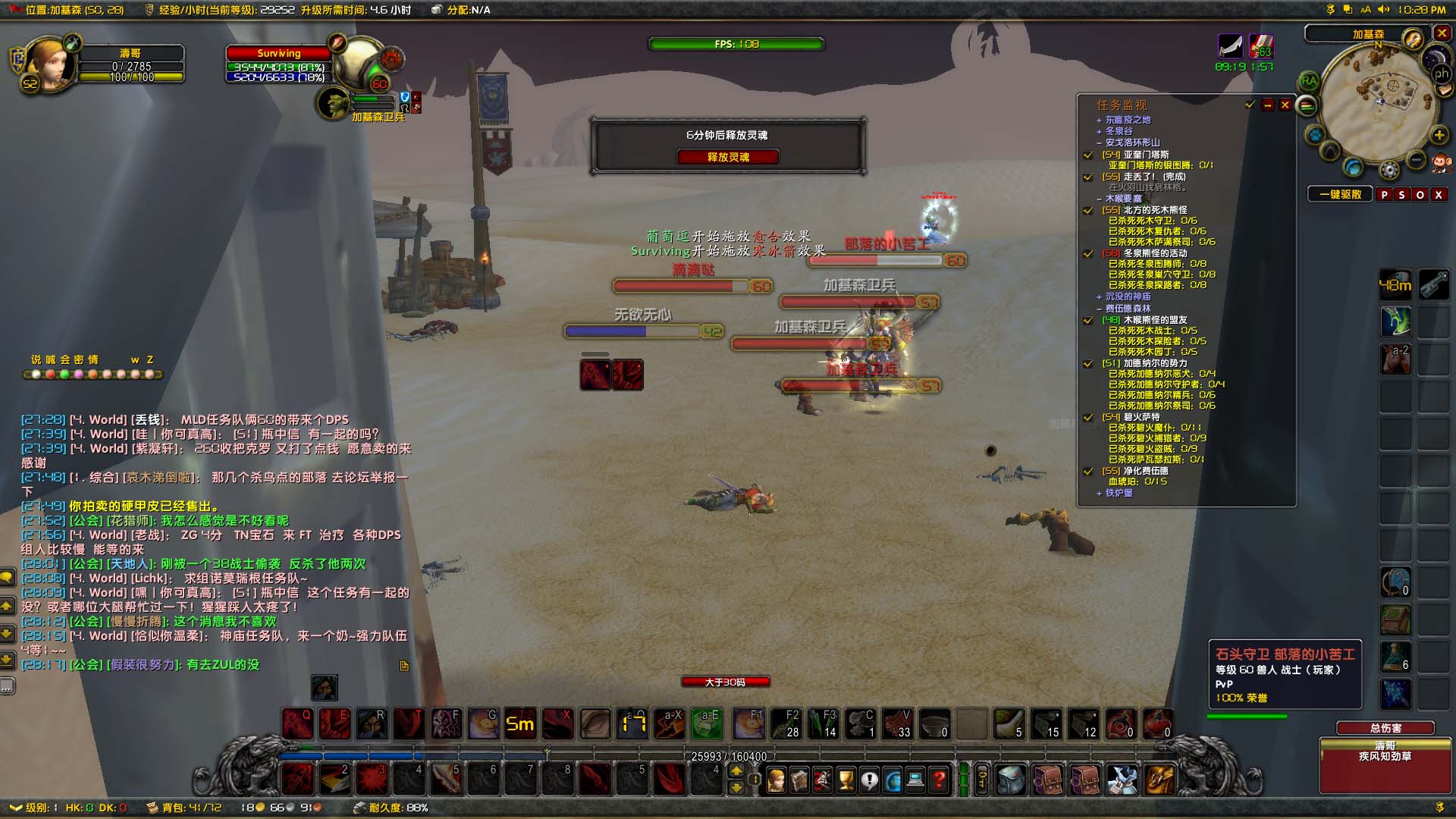The image size is (1456, 819).
Task: Click the red question mark help icon
Action: tap(939, 780)
